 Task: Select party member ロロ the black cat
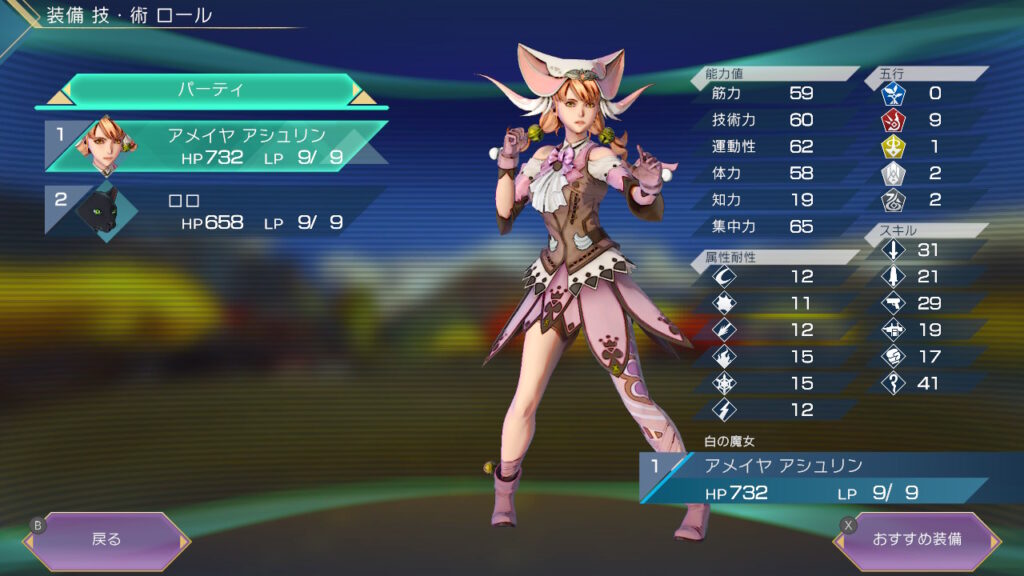click(x=215, y=210)
